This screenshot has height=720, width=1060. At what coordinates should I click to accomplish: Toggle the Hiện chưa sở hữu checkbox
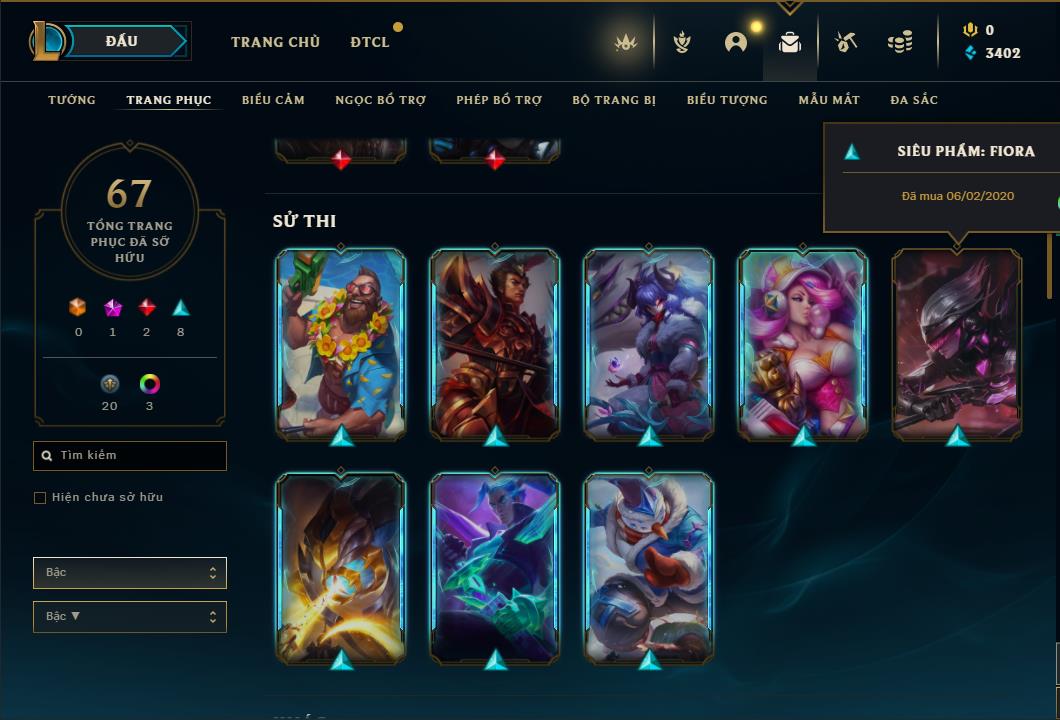coord(40,498)
